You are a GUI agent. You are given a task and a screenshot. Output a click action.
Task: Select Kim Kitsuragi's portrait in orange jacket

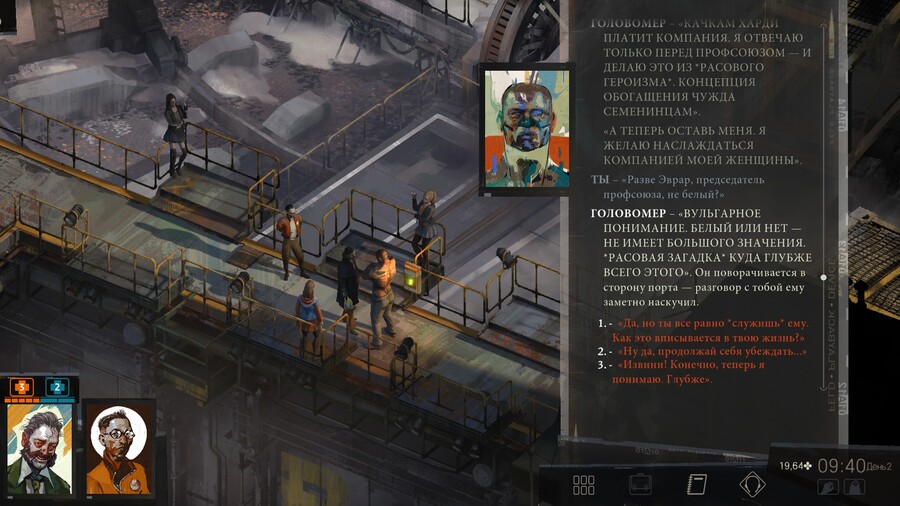[119, 447]
